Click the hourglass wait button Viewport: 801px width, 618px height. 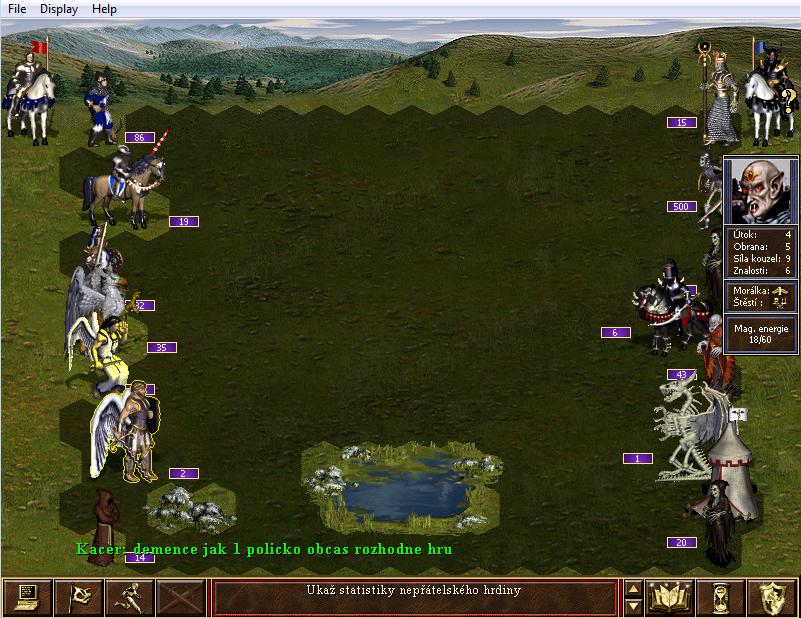tap(719, 598)
